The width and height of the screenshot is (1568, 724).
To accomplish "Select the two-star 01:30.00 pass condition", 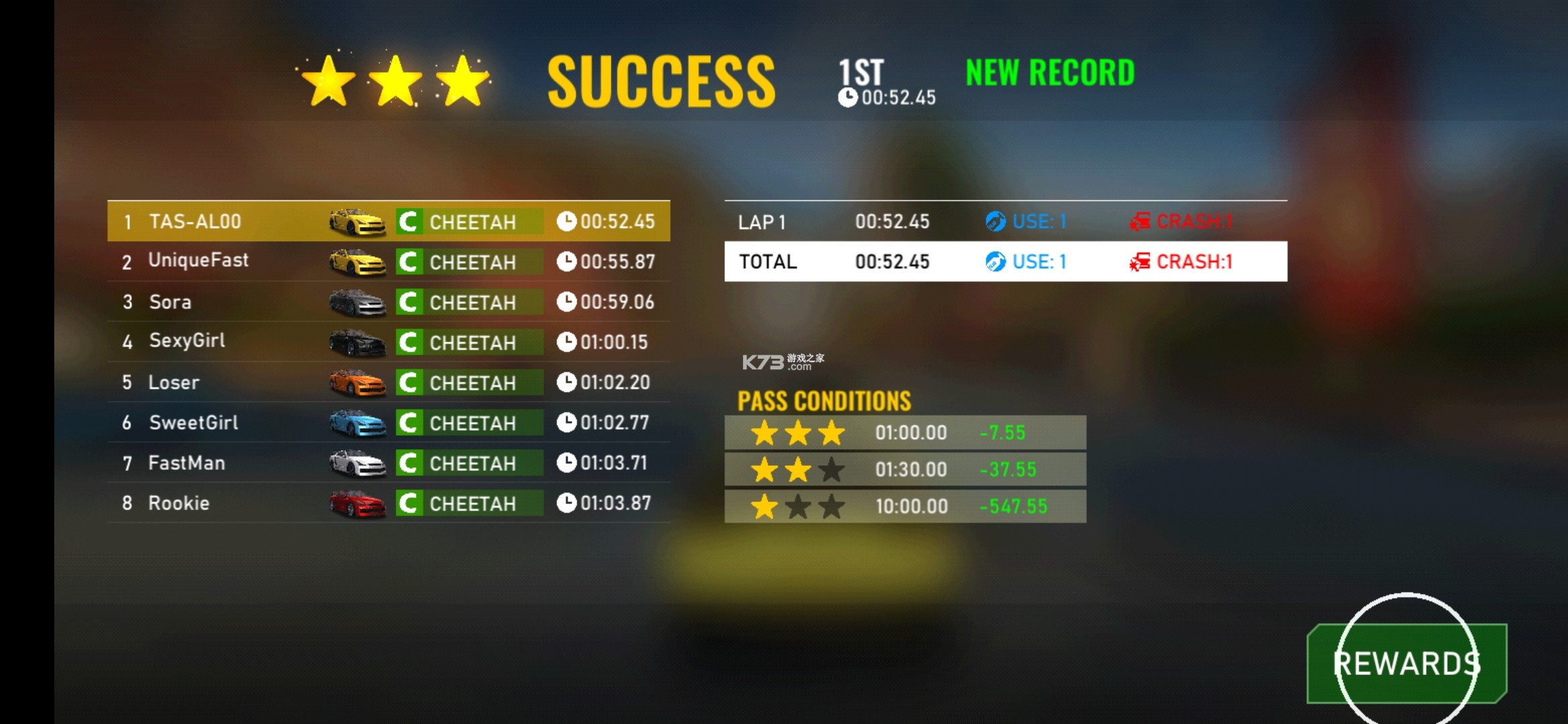I will pos(905,469).
